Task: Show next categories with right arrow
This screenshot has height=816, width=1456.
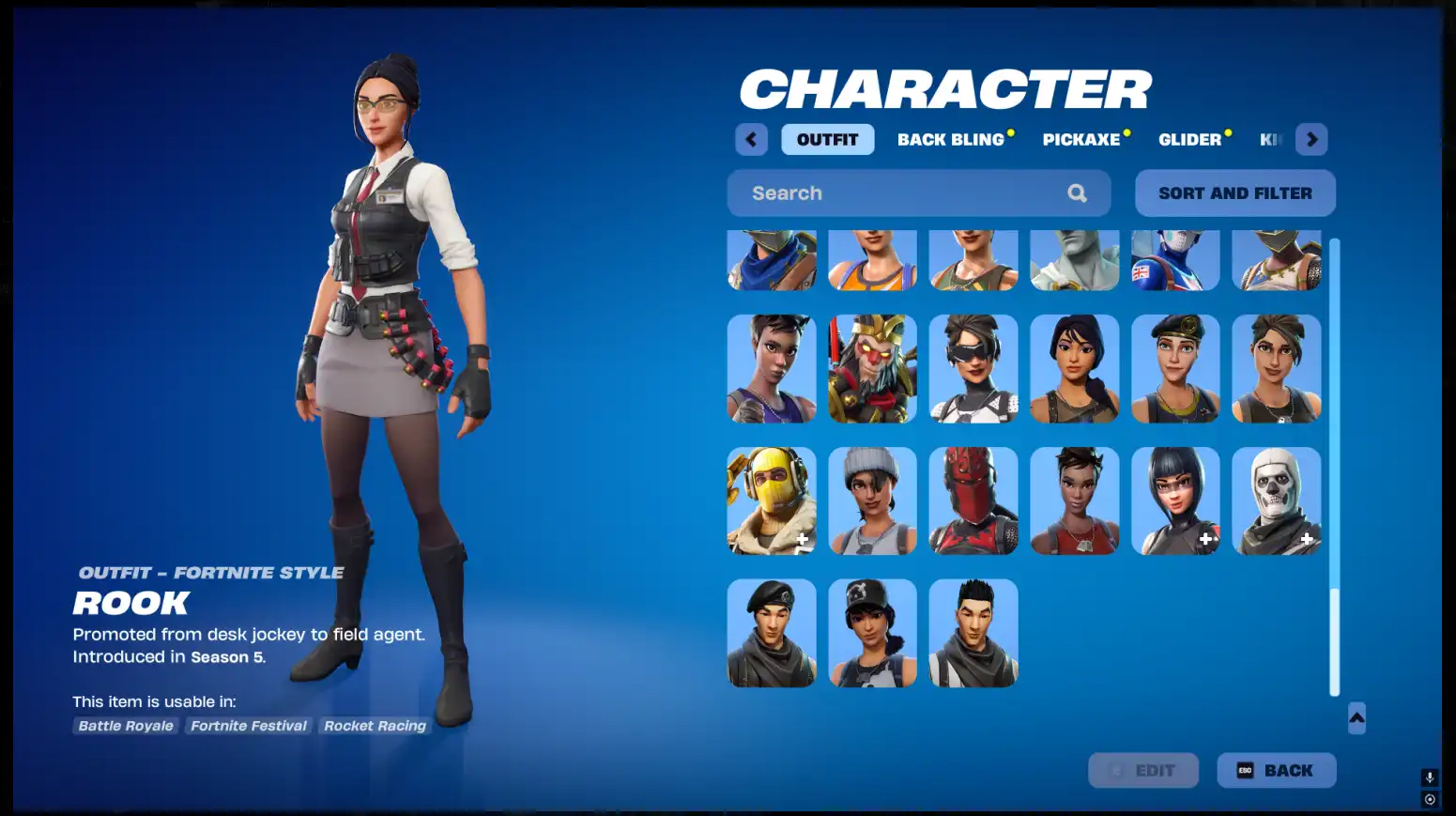Action: point(1311,140)
